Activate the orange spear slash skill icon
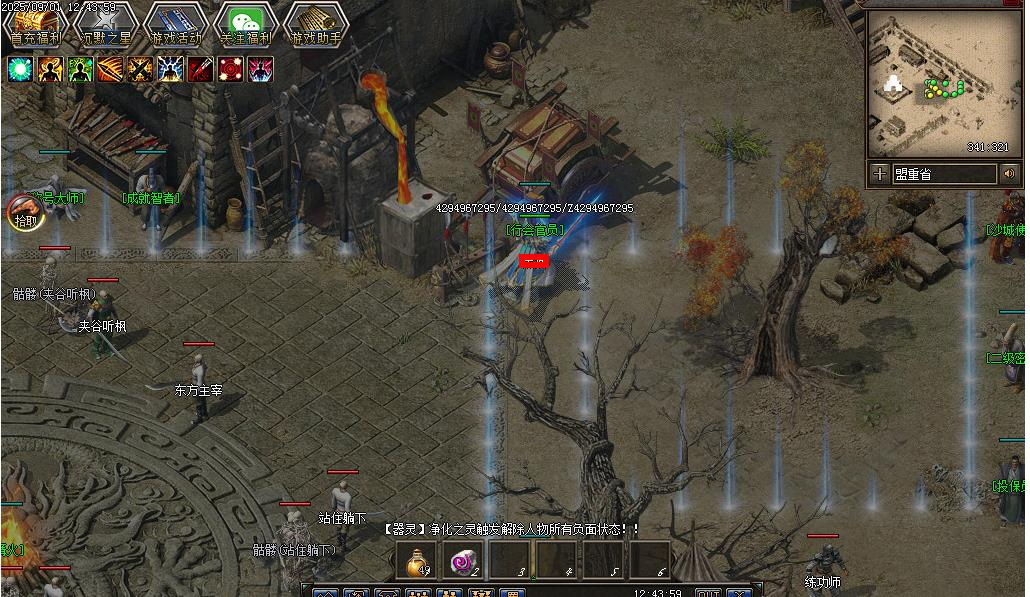The width and height of the screenshot is (1030, 597). coord(110,69)
